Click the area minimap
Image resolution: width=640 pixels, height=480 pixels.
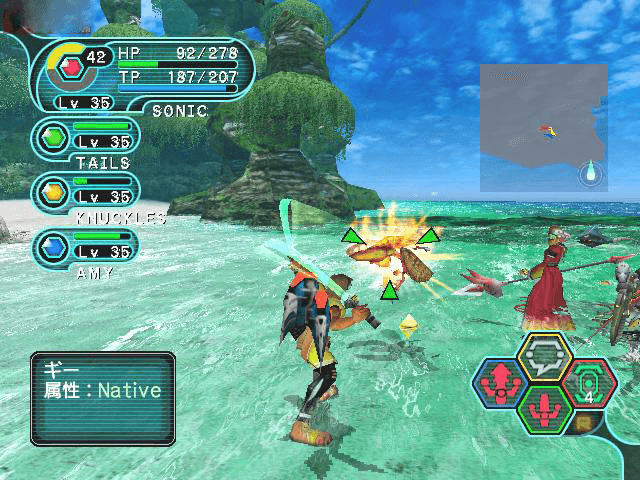click(x=544, y=127)
